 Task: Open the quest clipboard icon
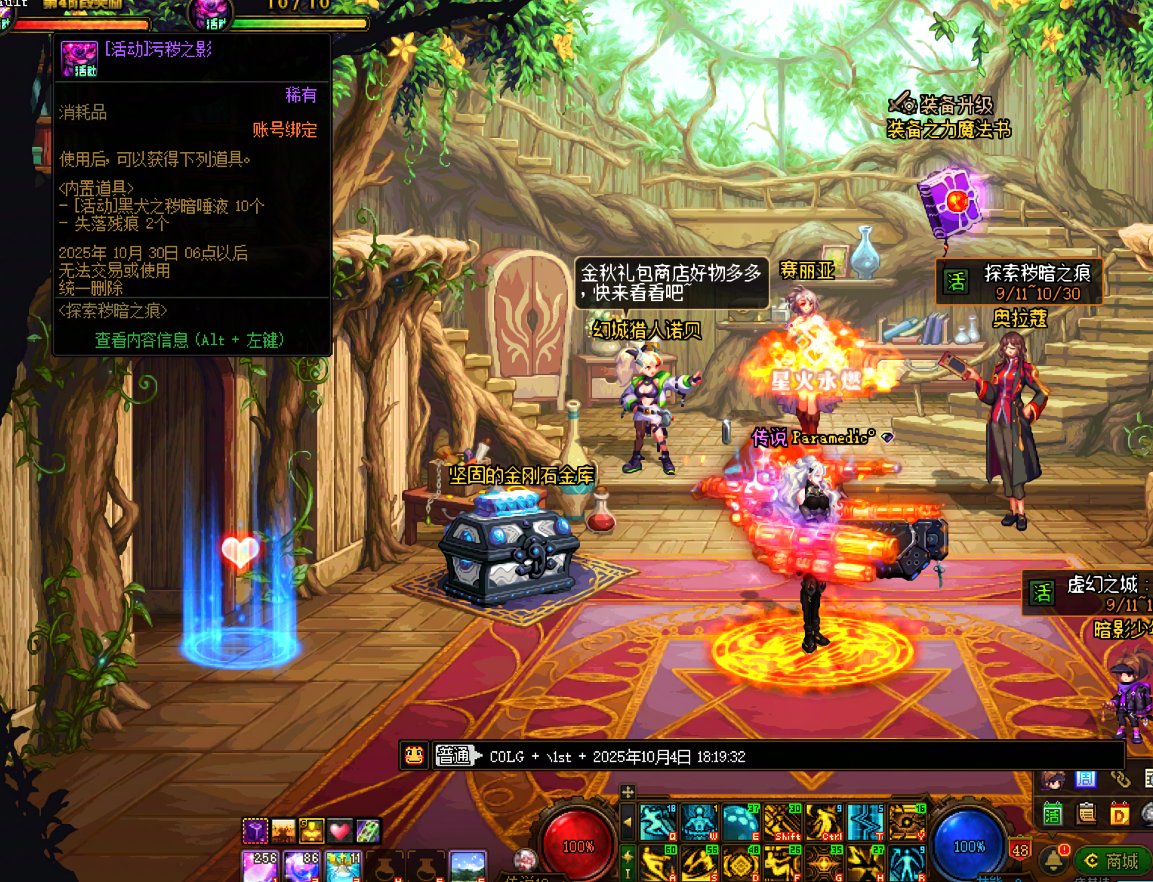point(1086,814)
